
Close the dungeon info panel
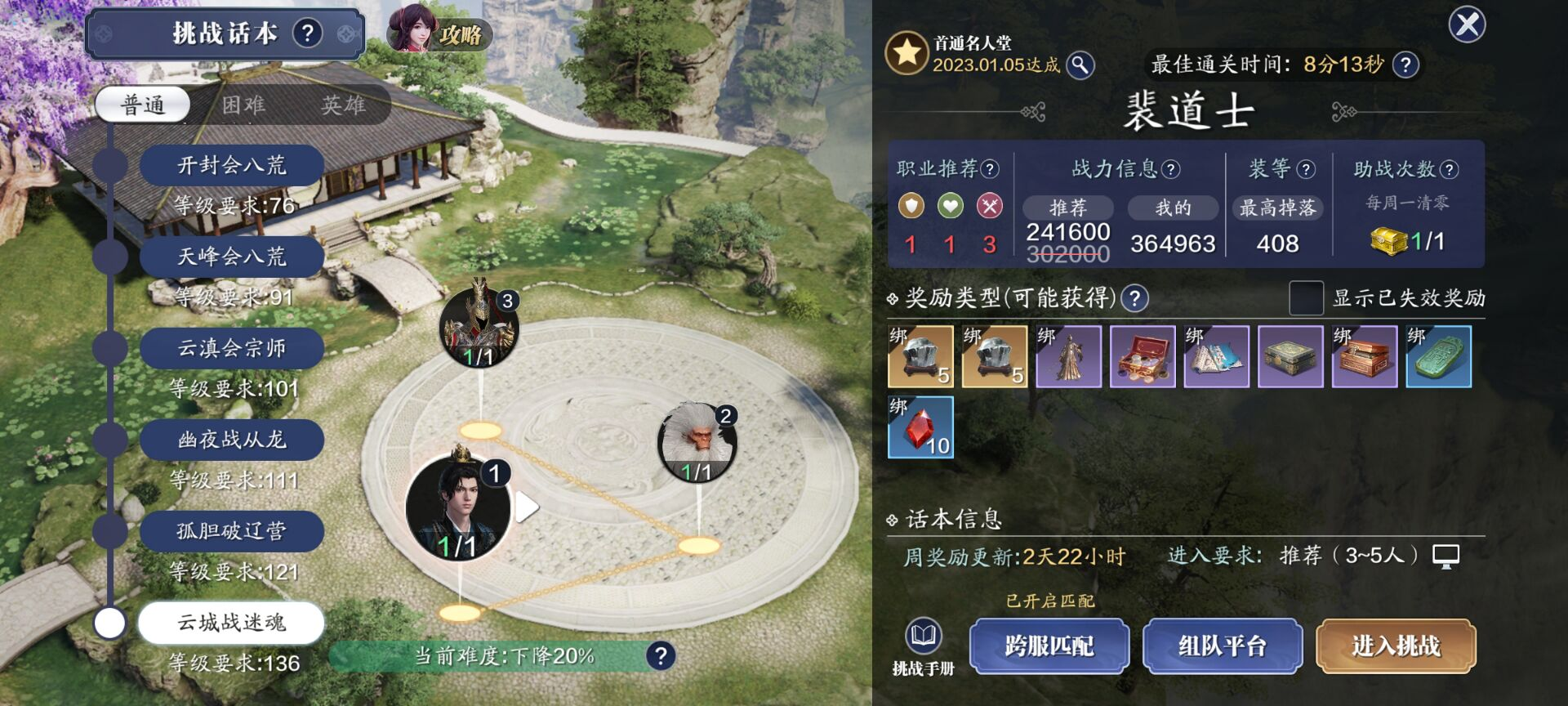(1467, 25)
